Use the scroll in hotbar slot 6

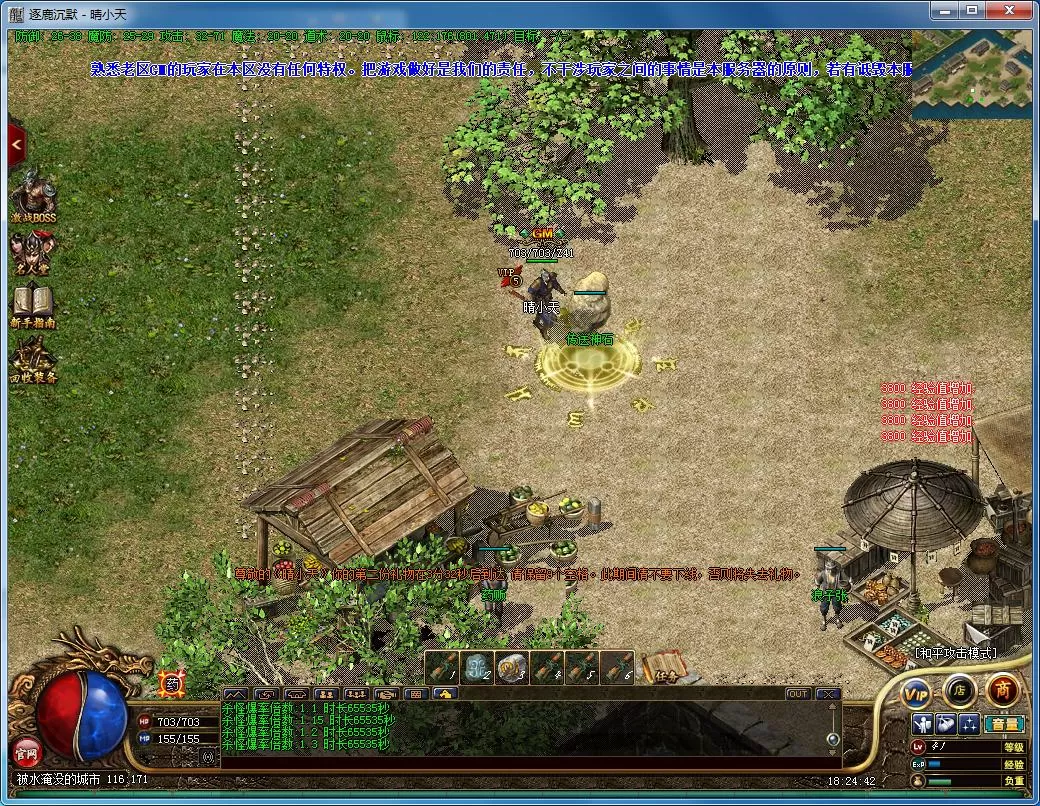[x=618, y=667]
